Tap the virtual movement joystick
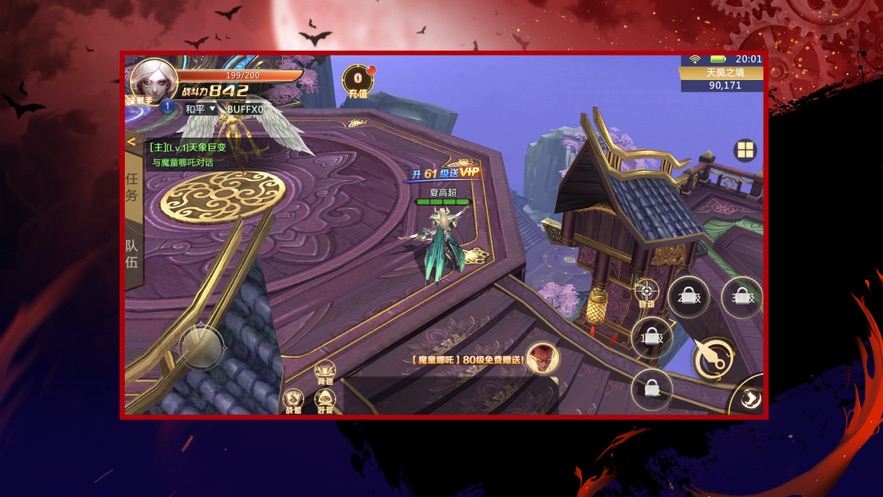 pyautogui.click(x=200, y=346)
